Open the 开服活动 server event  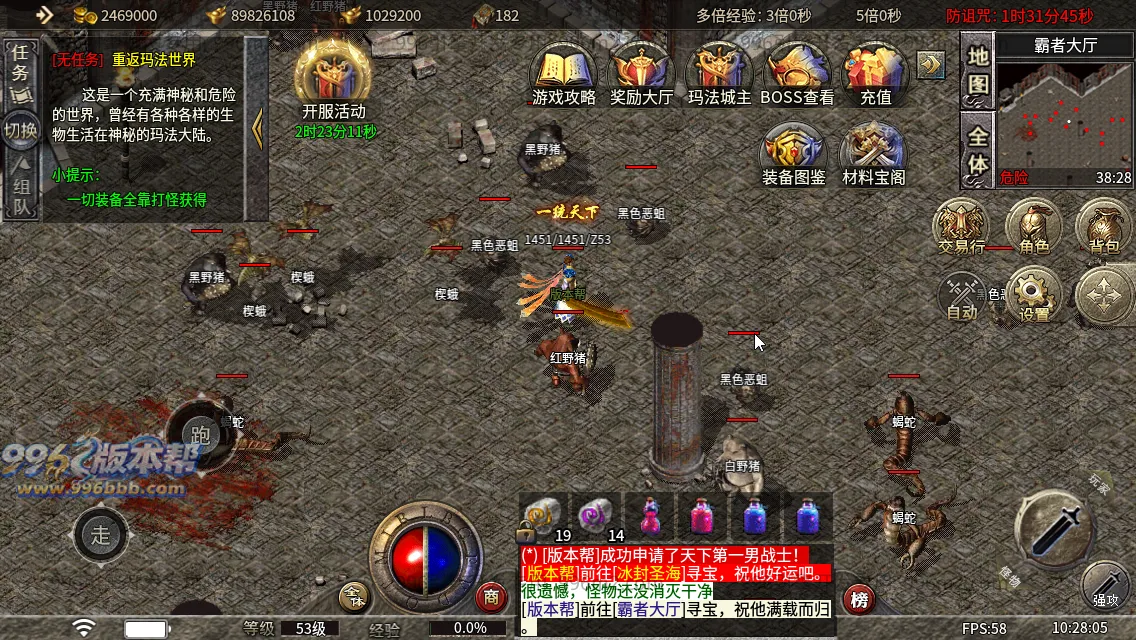tap(334, 80)
